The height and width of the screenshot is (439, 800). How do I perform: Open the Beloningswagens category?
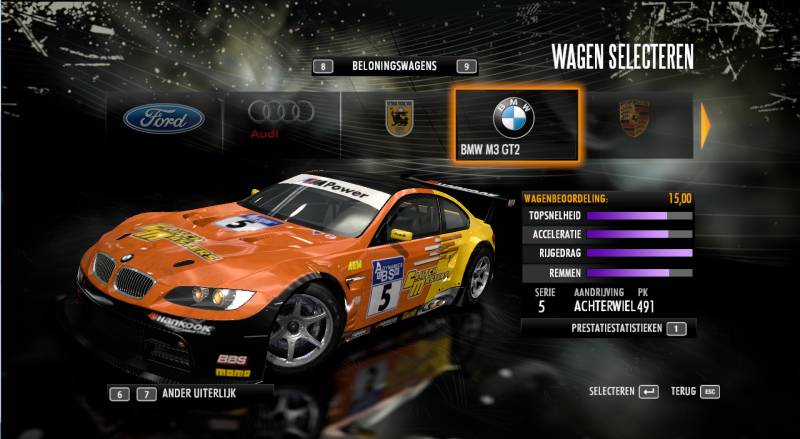394,66
